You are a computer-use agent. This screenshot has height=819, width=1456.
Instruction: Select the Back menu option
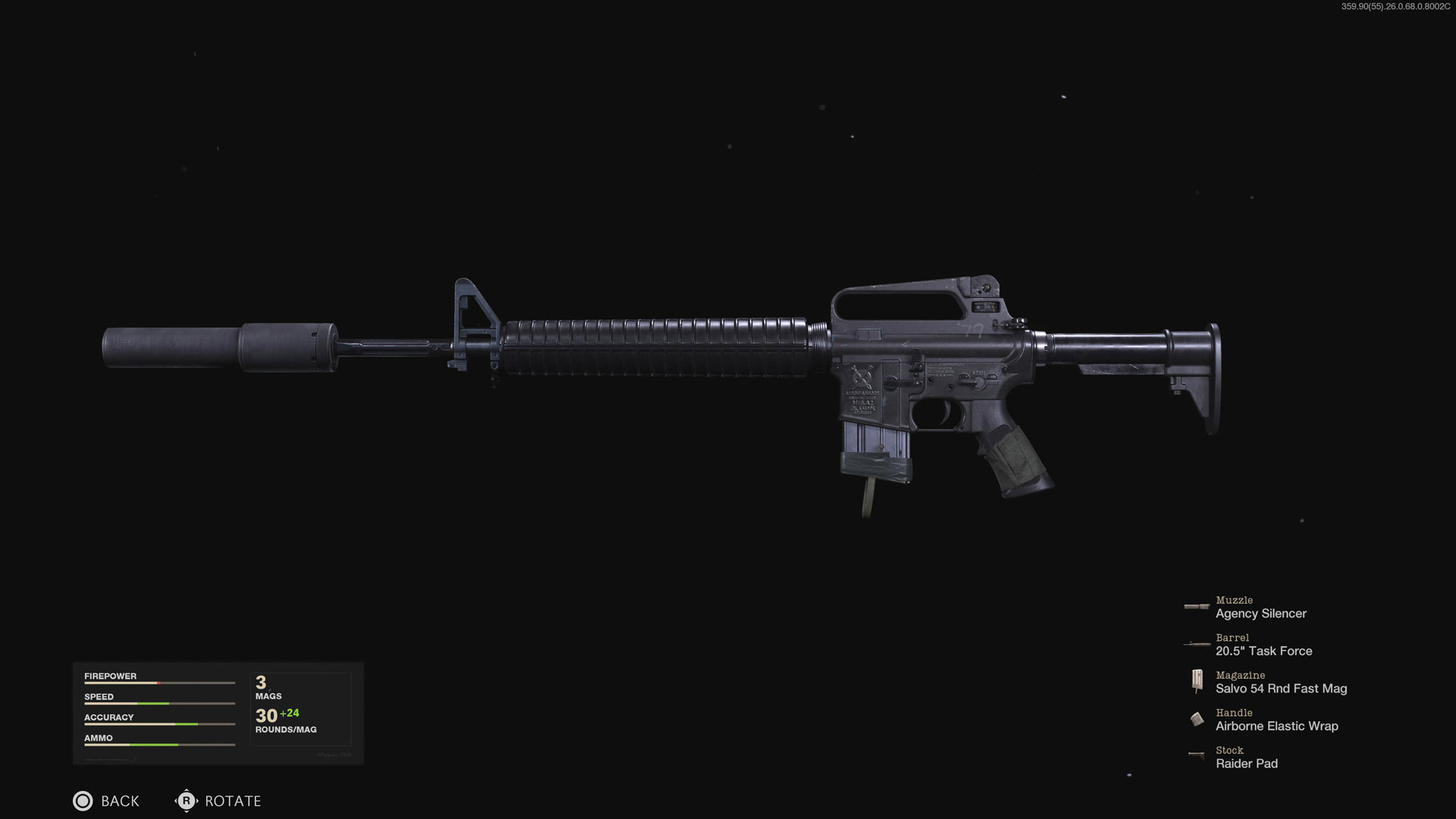(x=106, y=801)
